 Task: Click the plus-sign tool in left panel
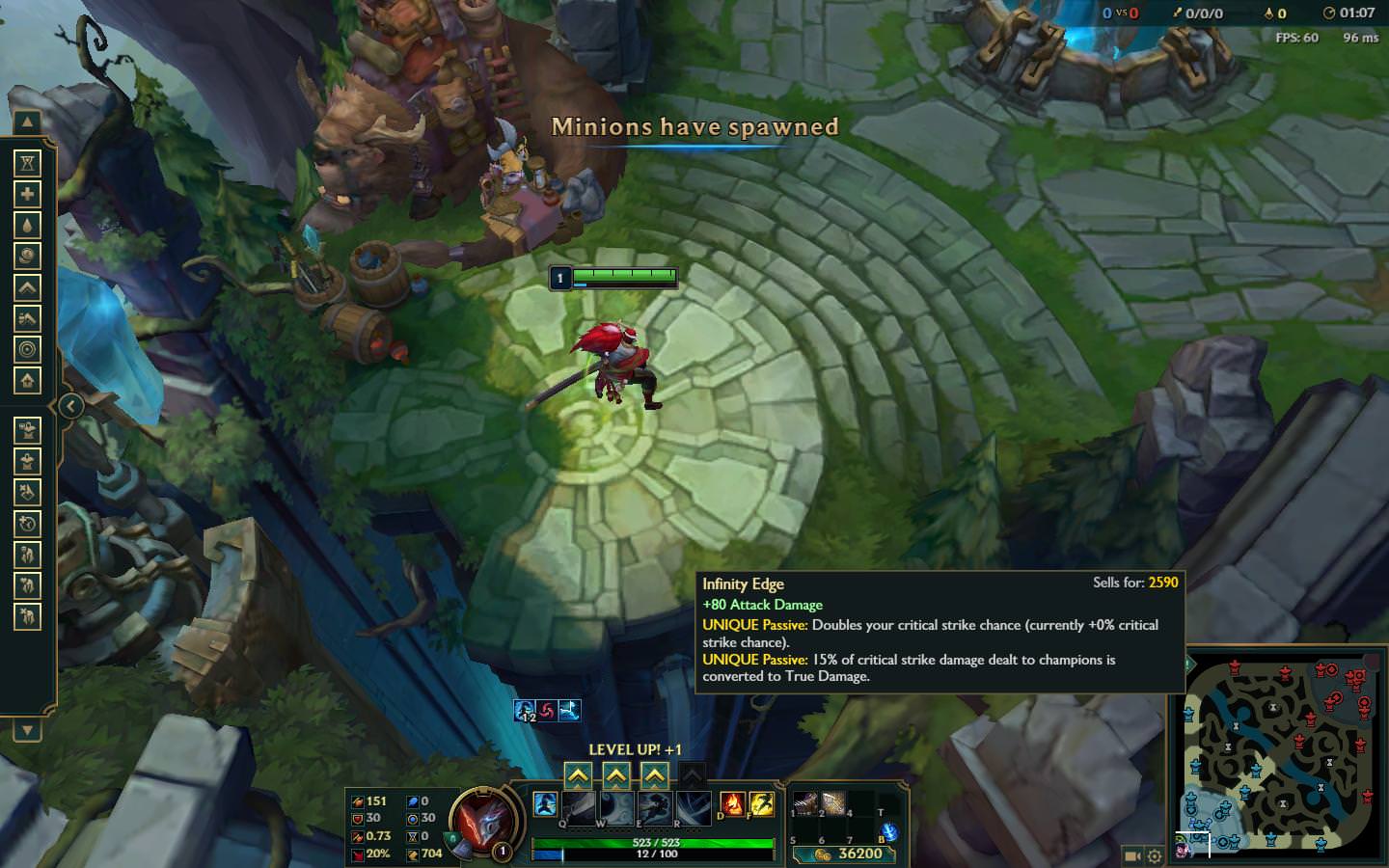coord(27,194)
